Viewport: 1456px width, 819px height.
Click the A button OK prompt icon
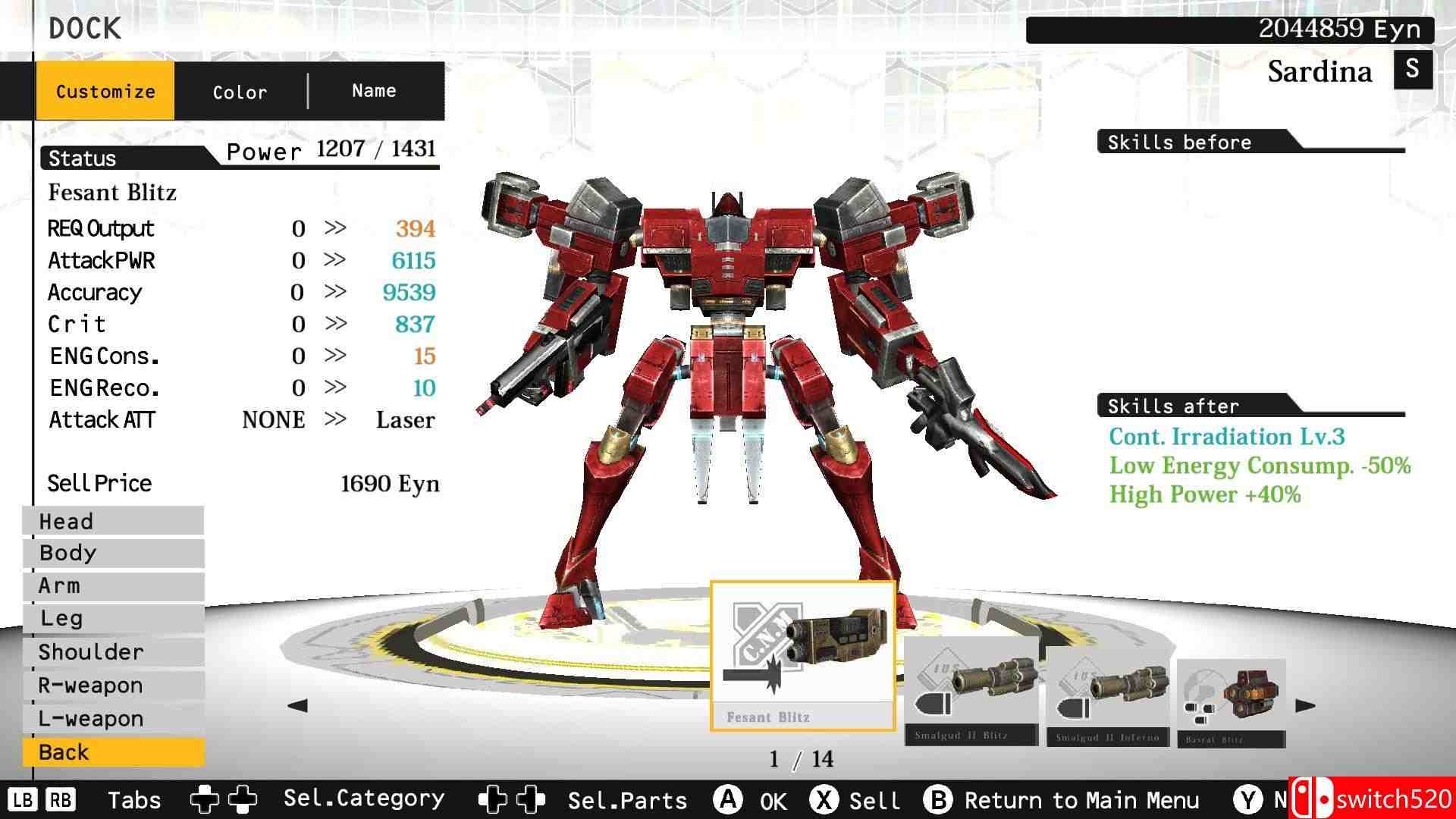point(730,799)
